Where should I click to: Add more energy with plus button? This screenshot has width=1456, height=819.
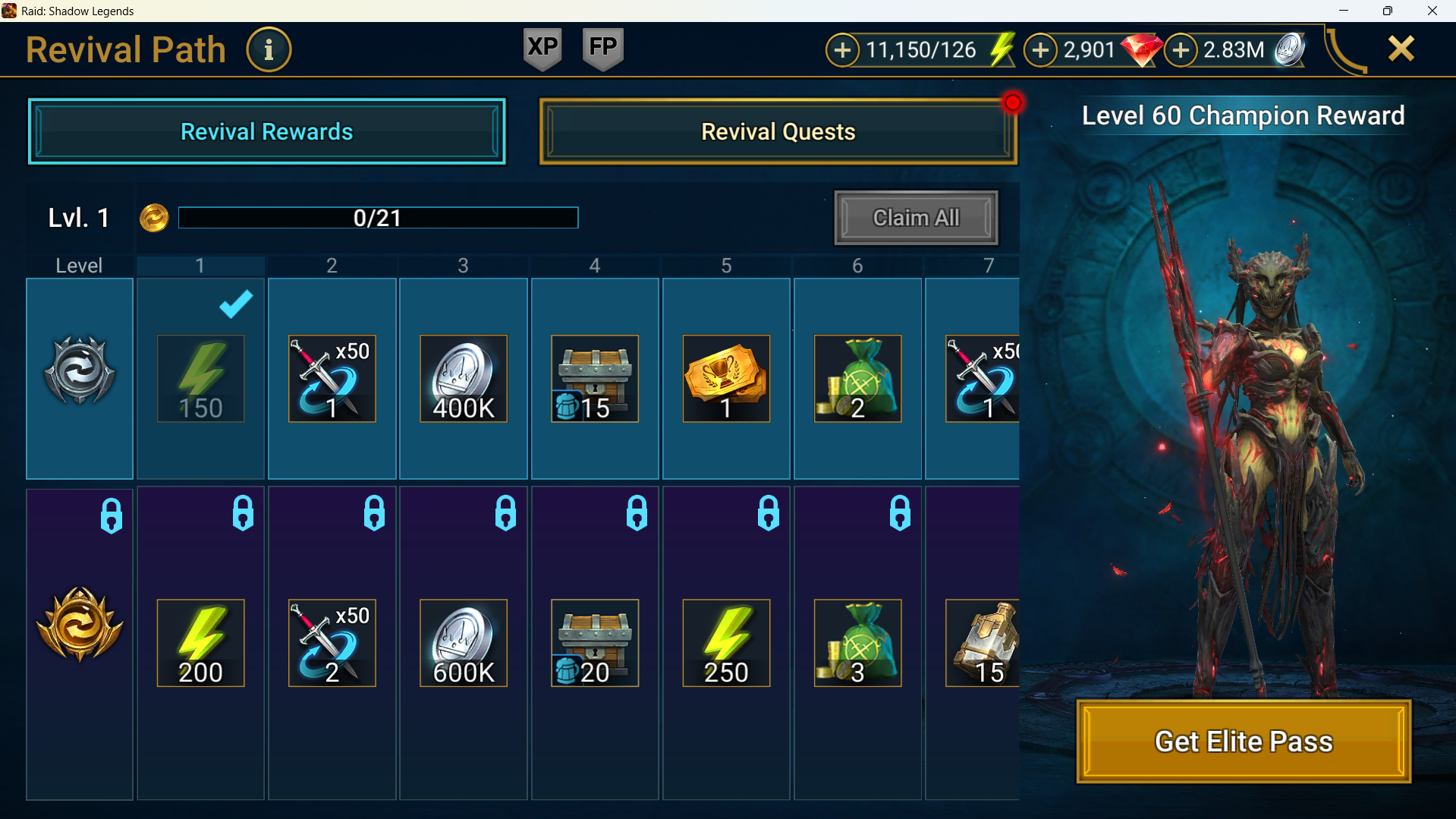842,50
